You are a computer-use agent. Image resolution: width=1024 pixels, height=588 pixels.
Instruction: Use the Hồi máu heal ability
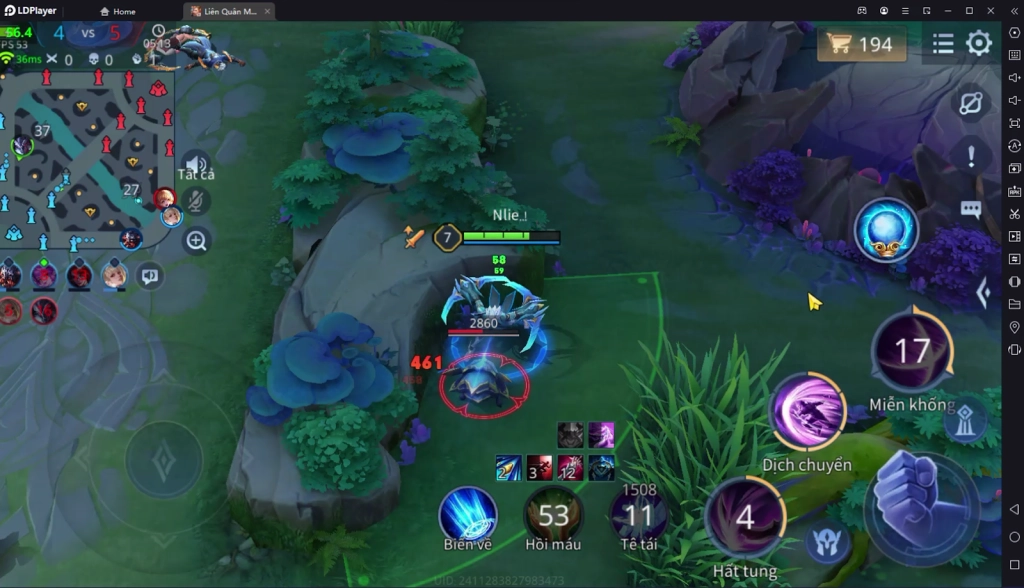[x=553, y=515]
